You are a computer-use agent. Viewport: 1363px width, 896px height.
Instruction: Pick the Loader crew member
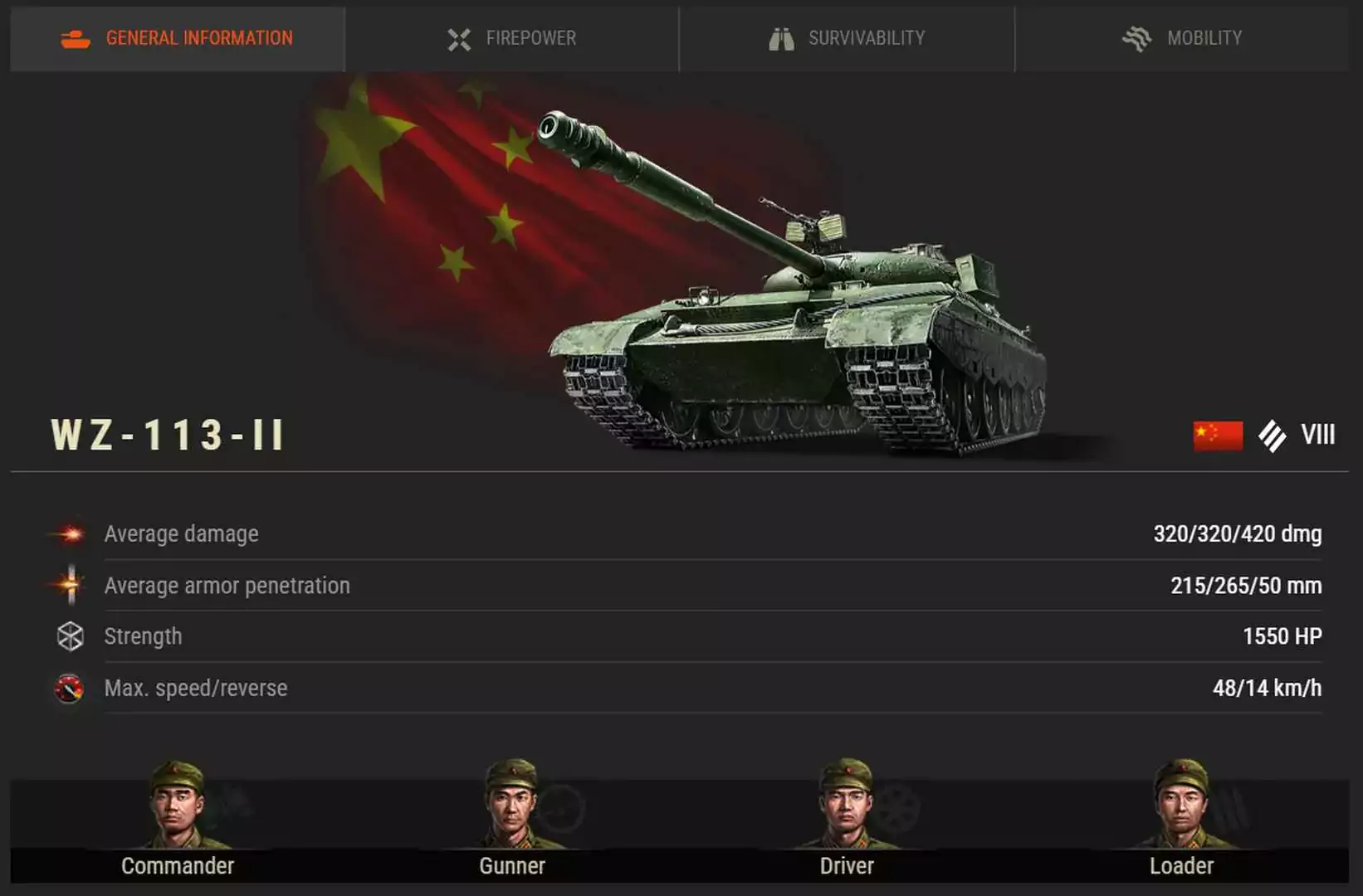click(x=1181, y=809)
